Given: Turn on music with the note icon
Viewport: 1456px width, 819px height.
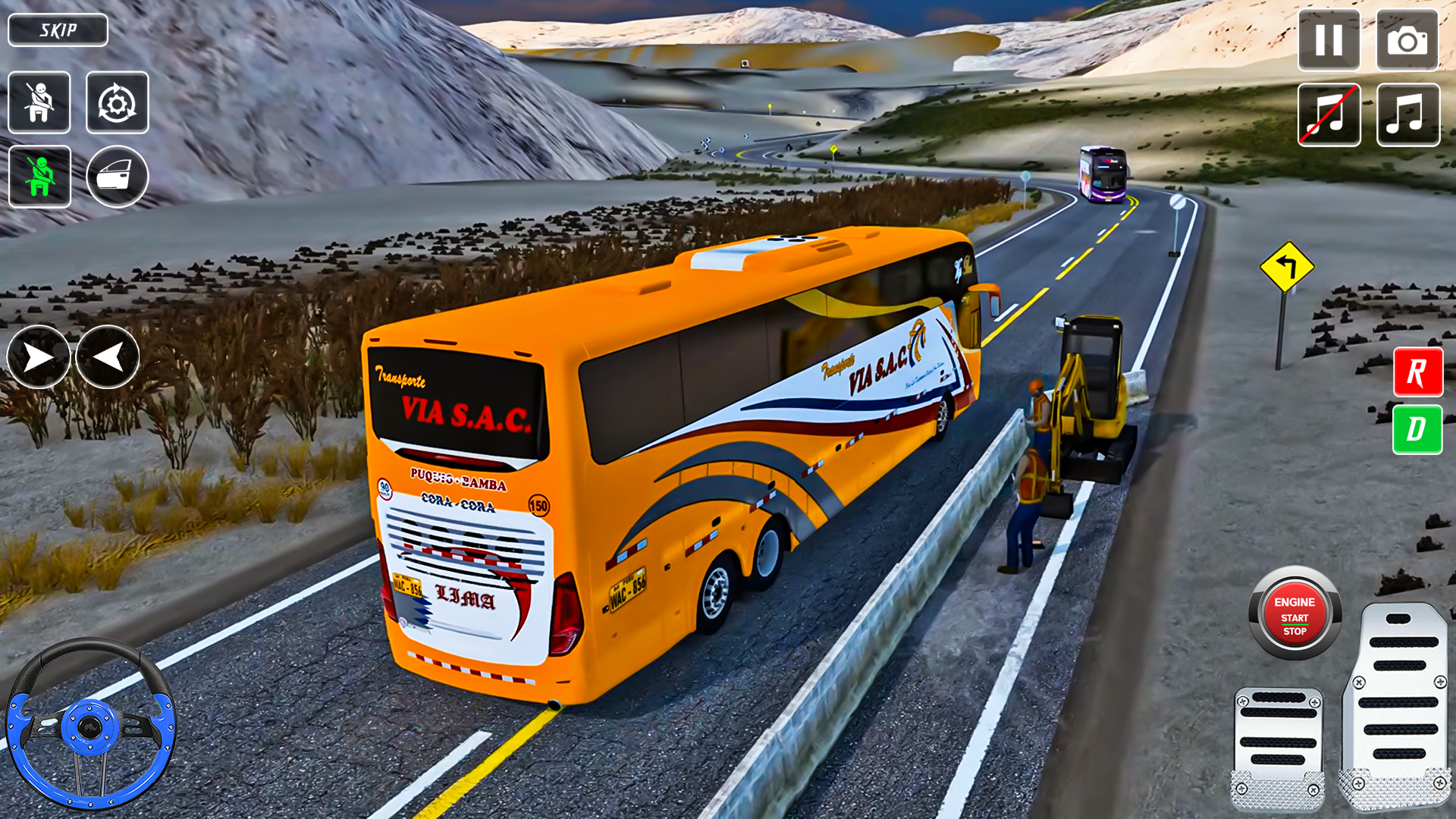Looking at the screenshot, I should coord(1407,115).
